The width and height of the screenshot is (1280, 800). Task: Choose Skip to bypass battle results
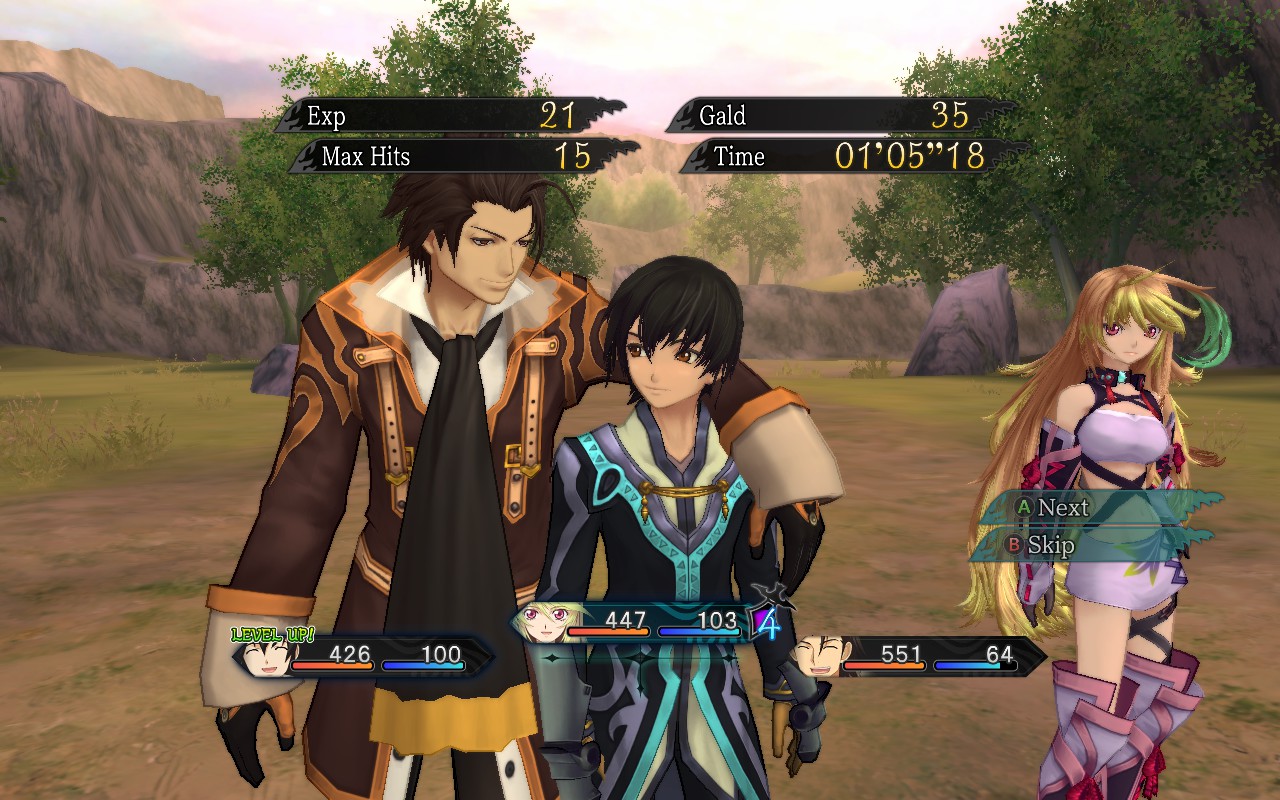click(1049, 545)
